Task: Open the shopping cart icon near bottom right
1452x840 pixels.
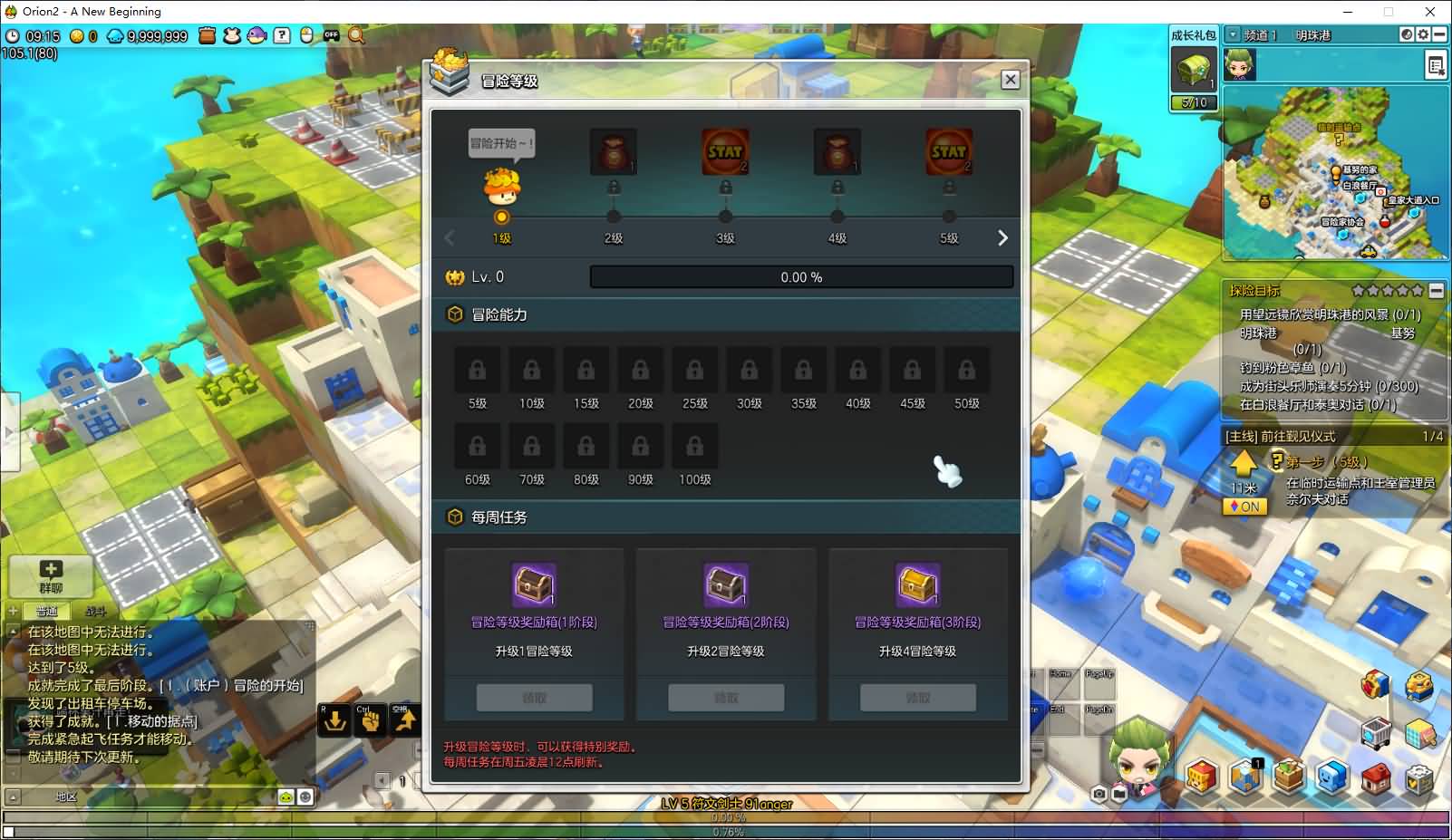Action: coord(1376,732)
